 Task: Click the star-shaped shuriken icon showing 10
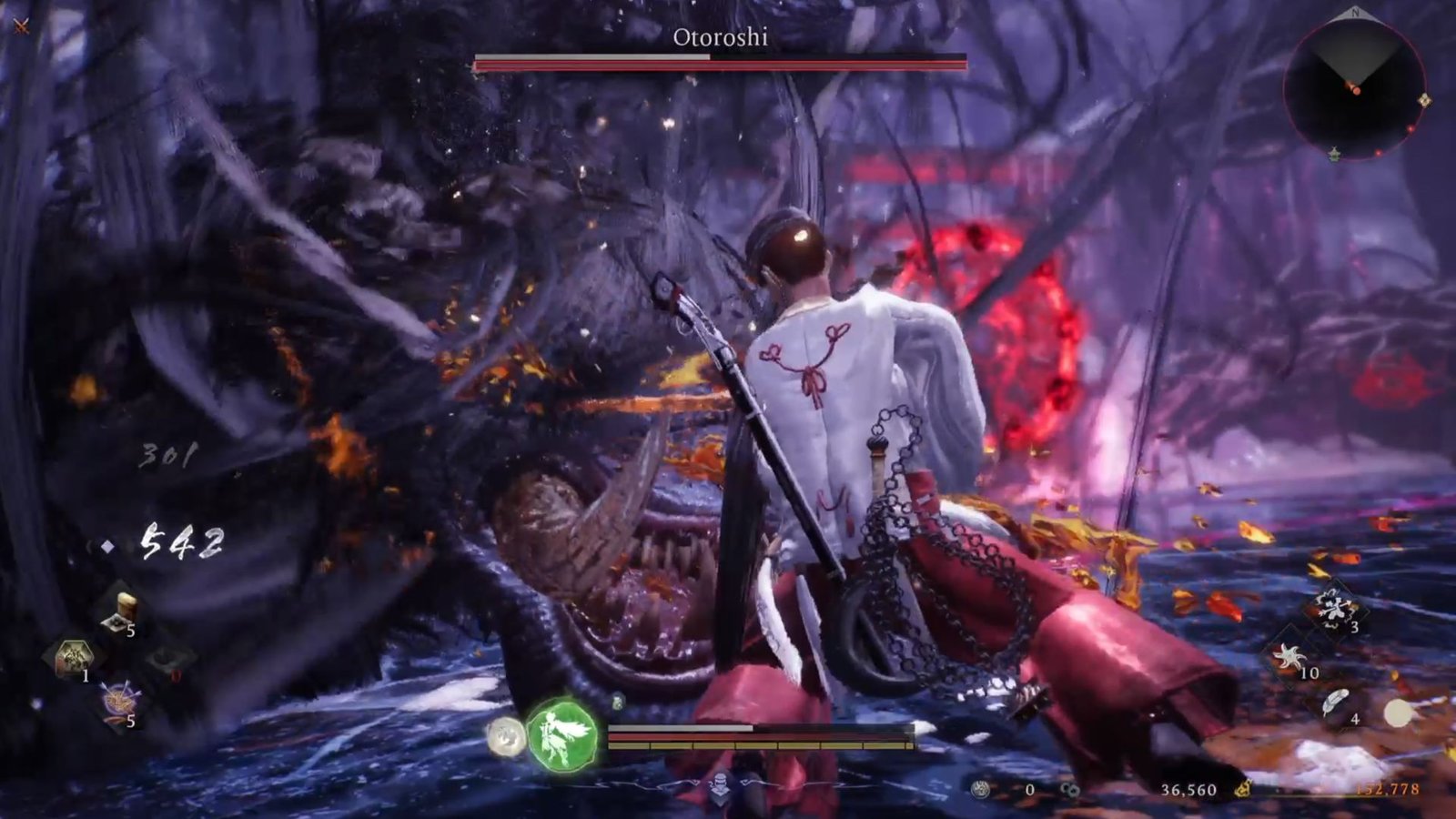click(x=1290, y=657)
